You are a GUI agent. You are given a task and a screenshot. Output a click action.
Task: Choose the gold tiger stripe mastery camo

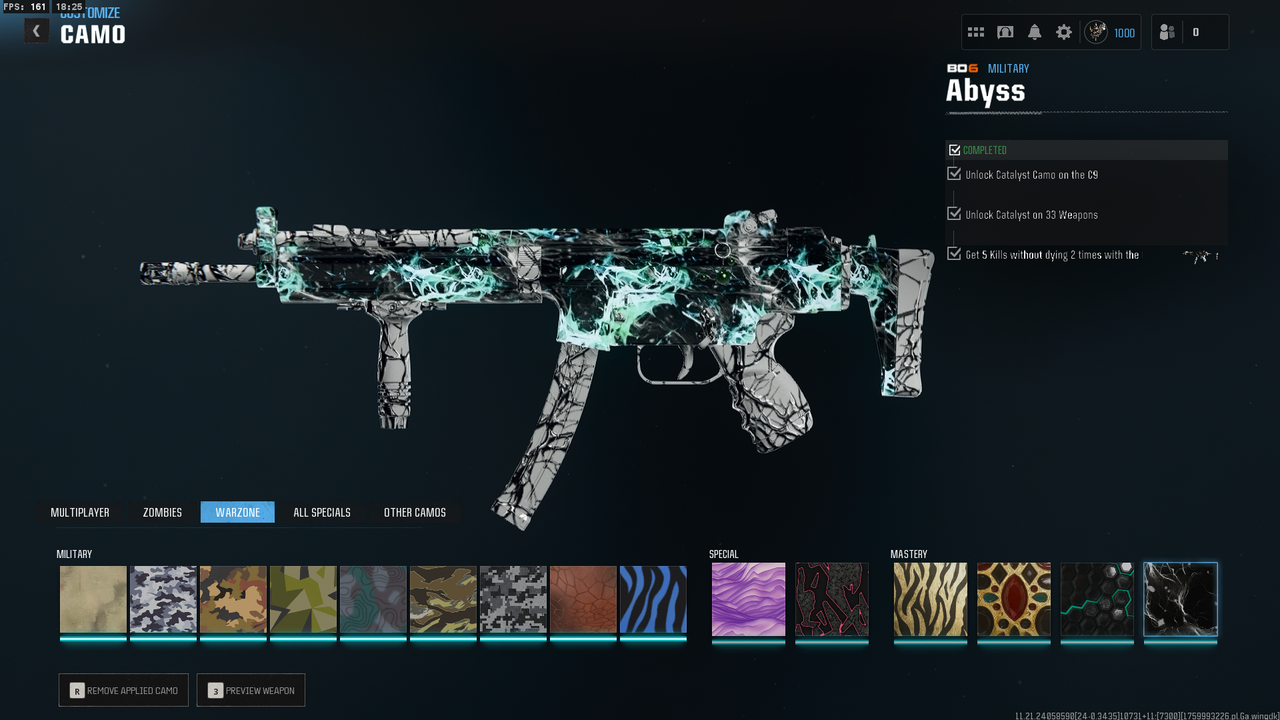tap(930, 599)
